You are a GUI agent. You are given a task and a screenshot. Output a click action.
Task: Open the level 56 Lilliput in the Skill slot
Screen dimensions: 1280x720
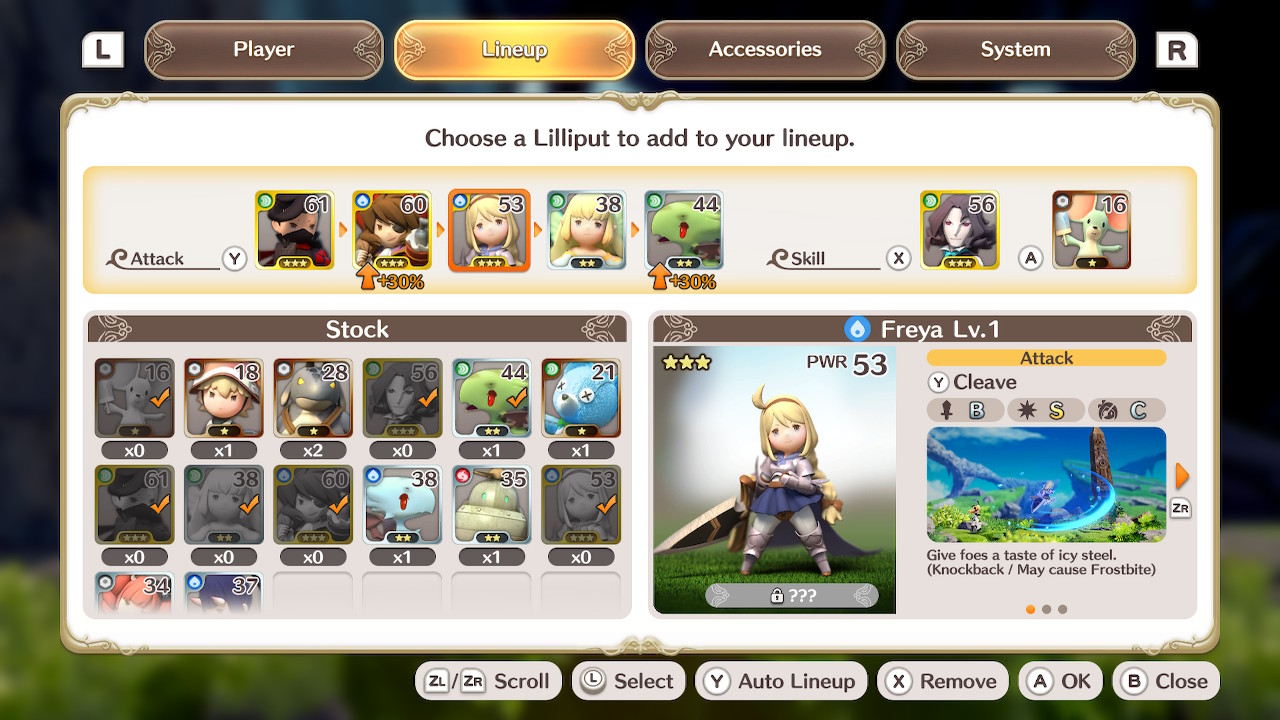[959, 230]
